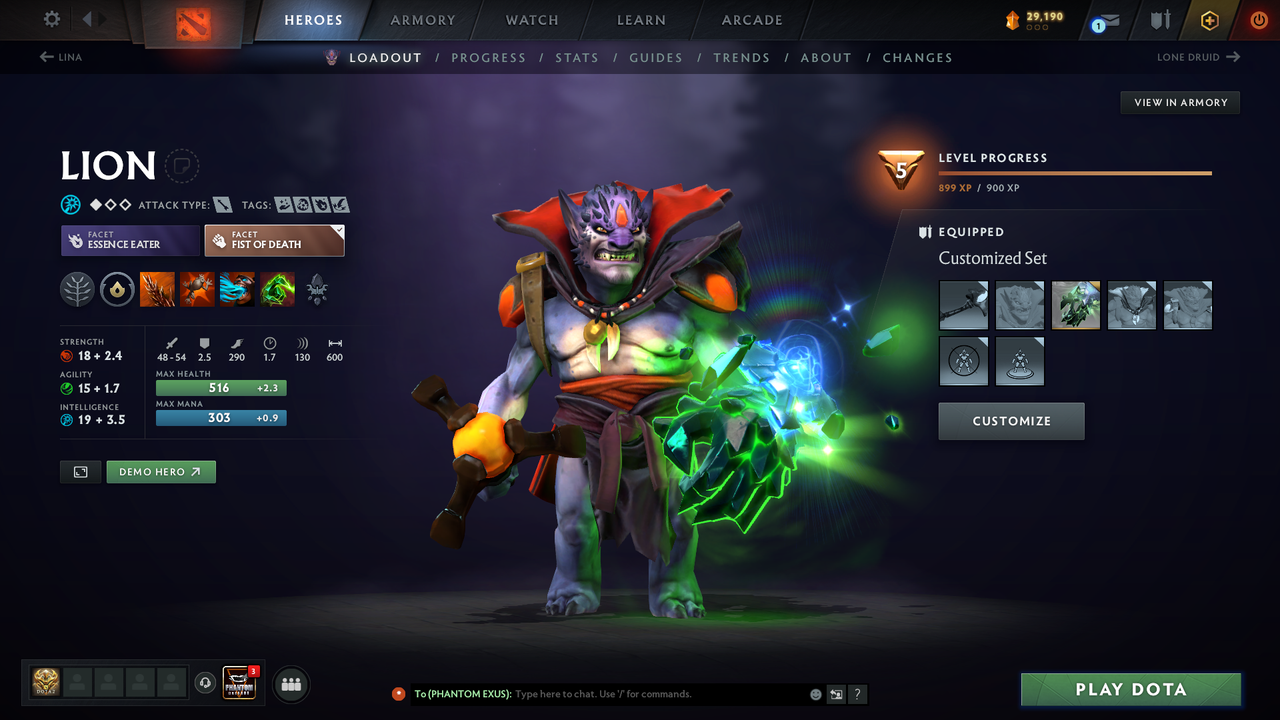
Task: Go to the Learn tab
Action: (641, 20)
